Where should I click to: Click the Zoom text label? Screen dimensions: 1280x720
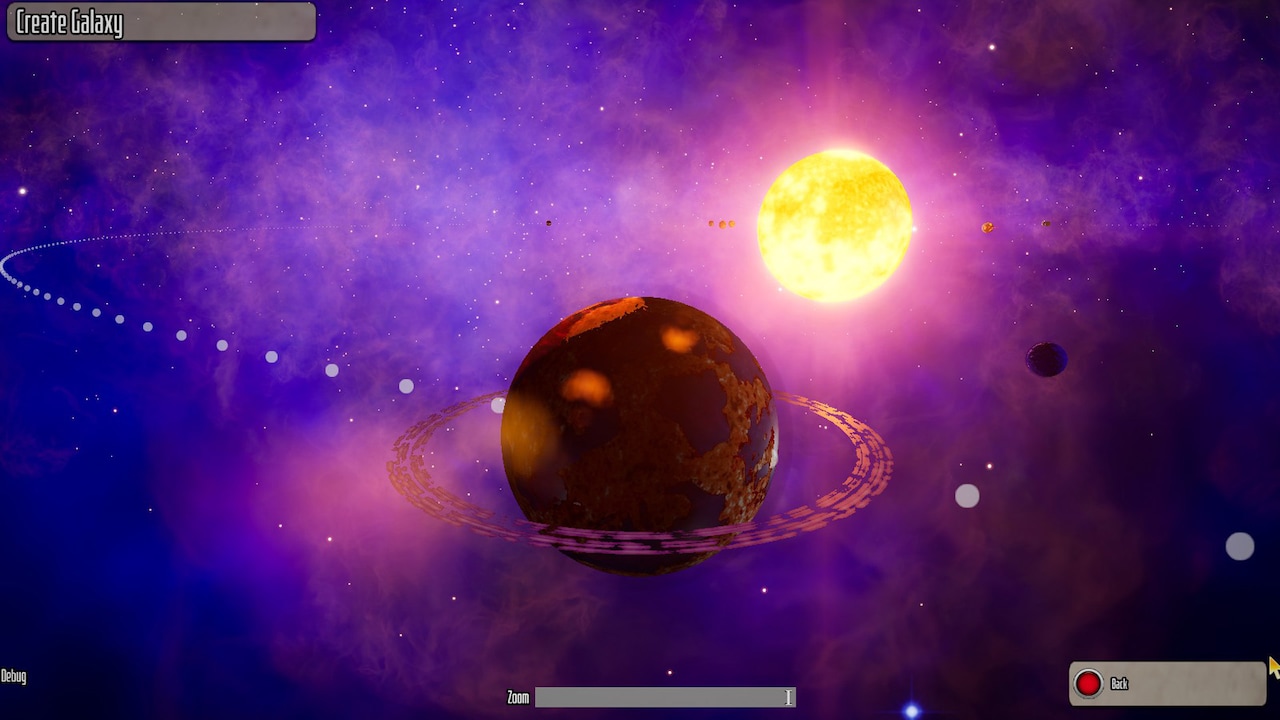pos(516,698)
